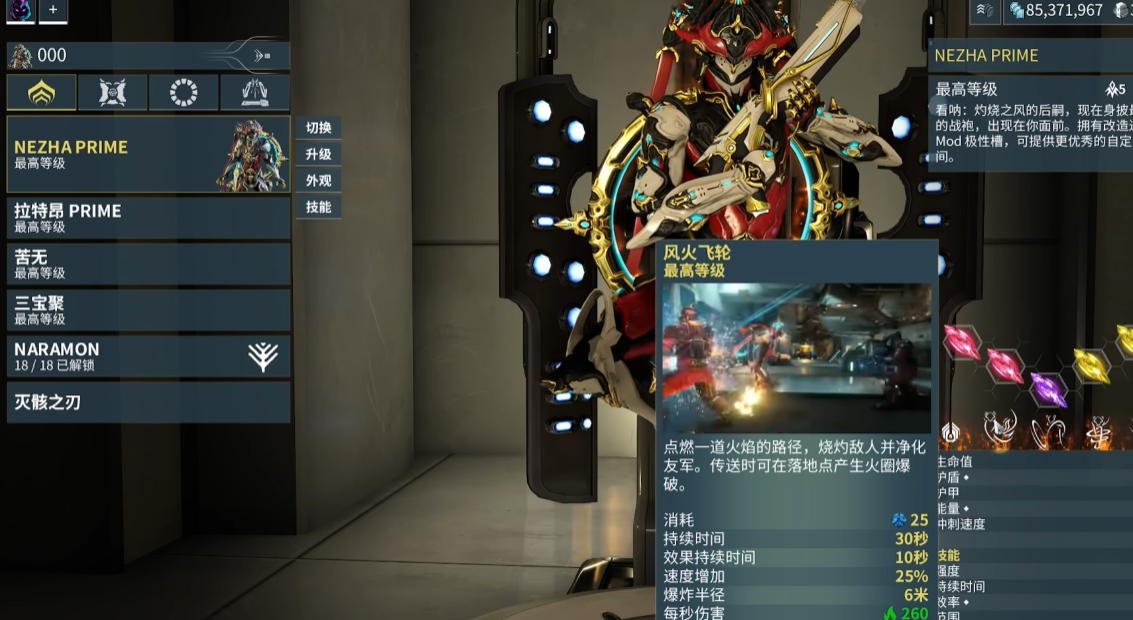The width and height of the screenshot is (1133, 620).
Task: Switch to the gear wheel tab
Action: (x=183, y=93)
